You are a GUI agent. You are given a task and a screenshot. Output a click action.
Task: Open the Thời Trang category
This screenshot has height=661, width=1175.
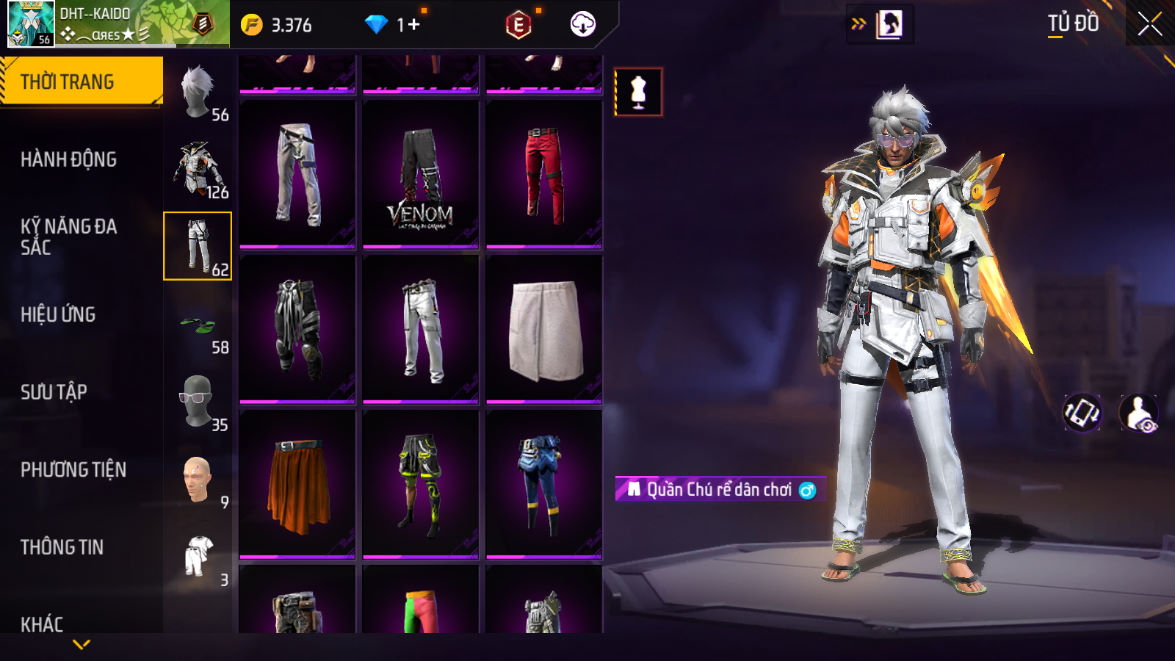coord(80,82)
